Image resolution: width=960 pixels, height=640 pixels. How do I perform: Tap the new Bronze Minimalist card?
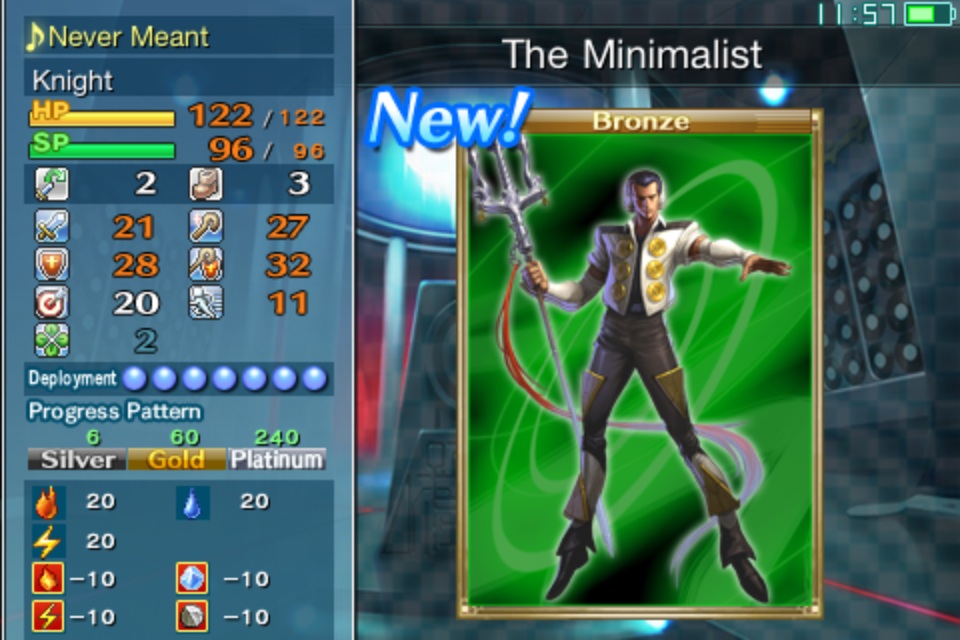point(640,365)
